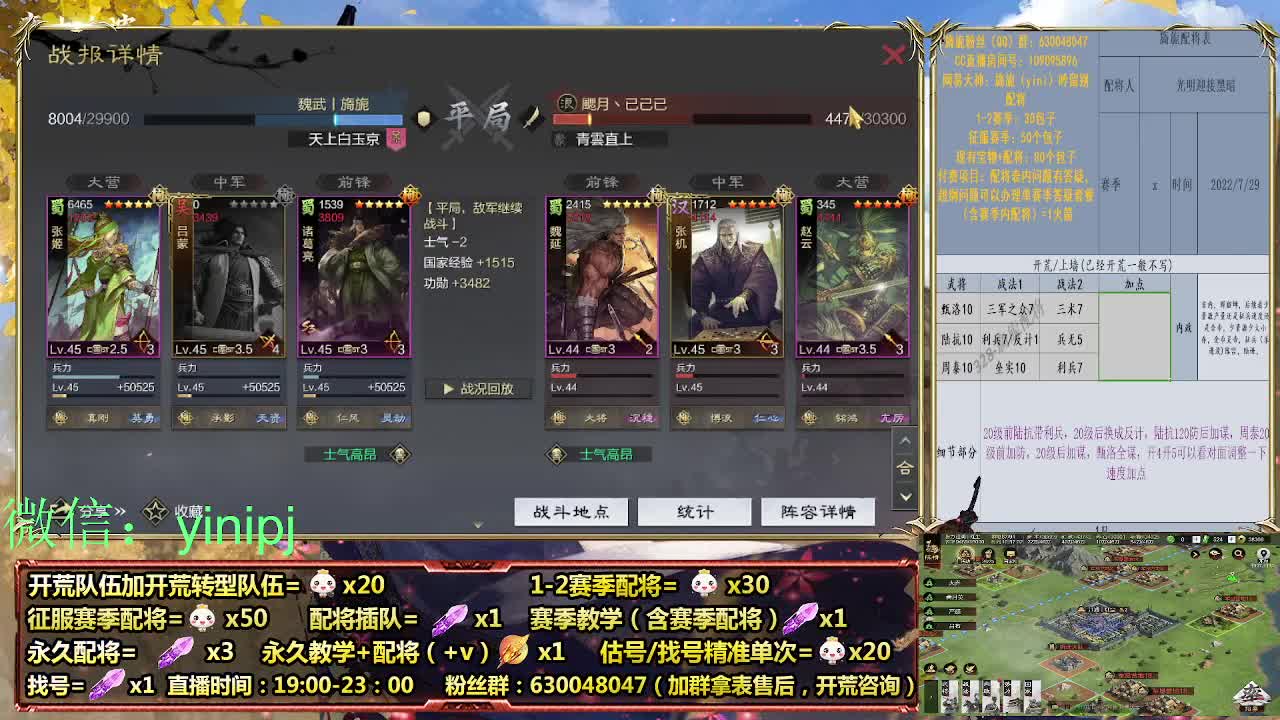
Task: Collapse using the down chevron below 合
Action: 906,497
